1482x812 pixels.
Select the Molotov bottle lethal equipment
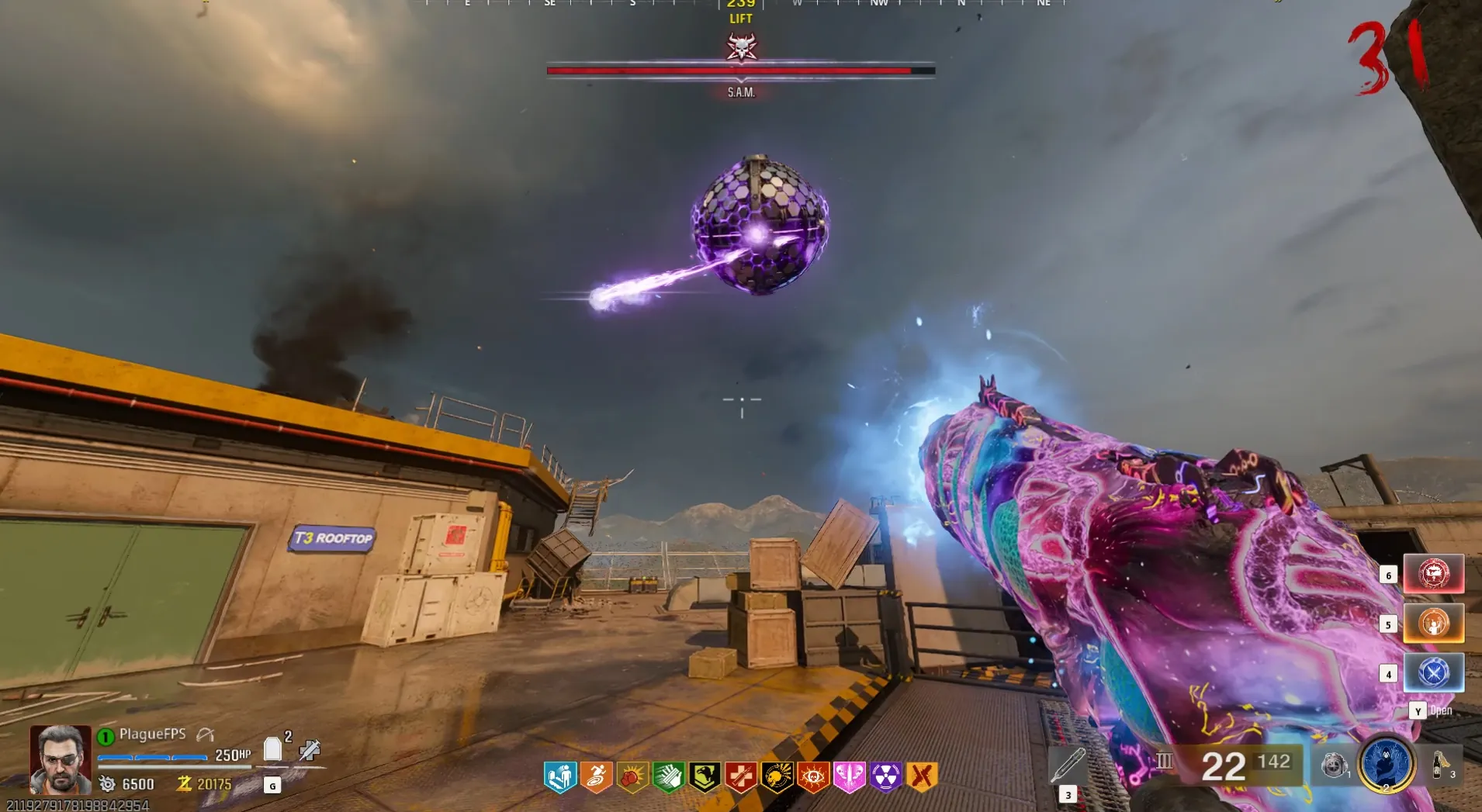tap(1441, 765)
